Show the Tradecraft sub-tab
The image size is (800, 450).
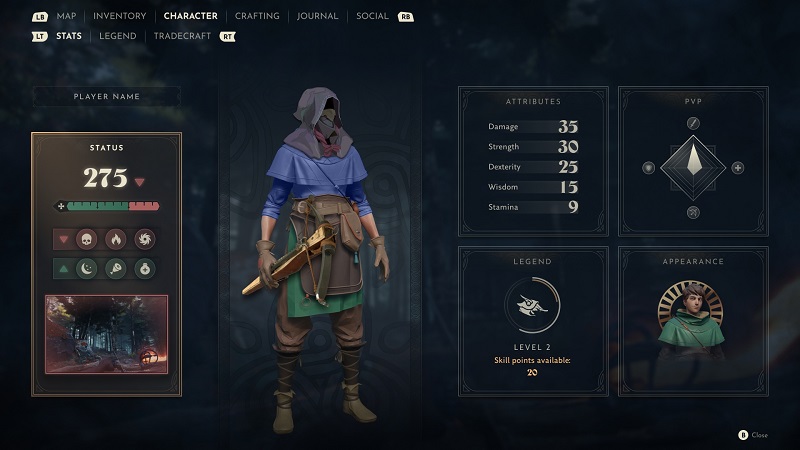184,36
